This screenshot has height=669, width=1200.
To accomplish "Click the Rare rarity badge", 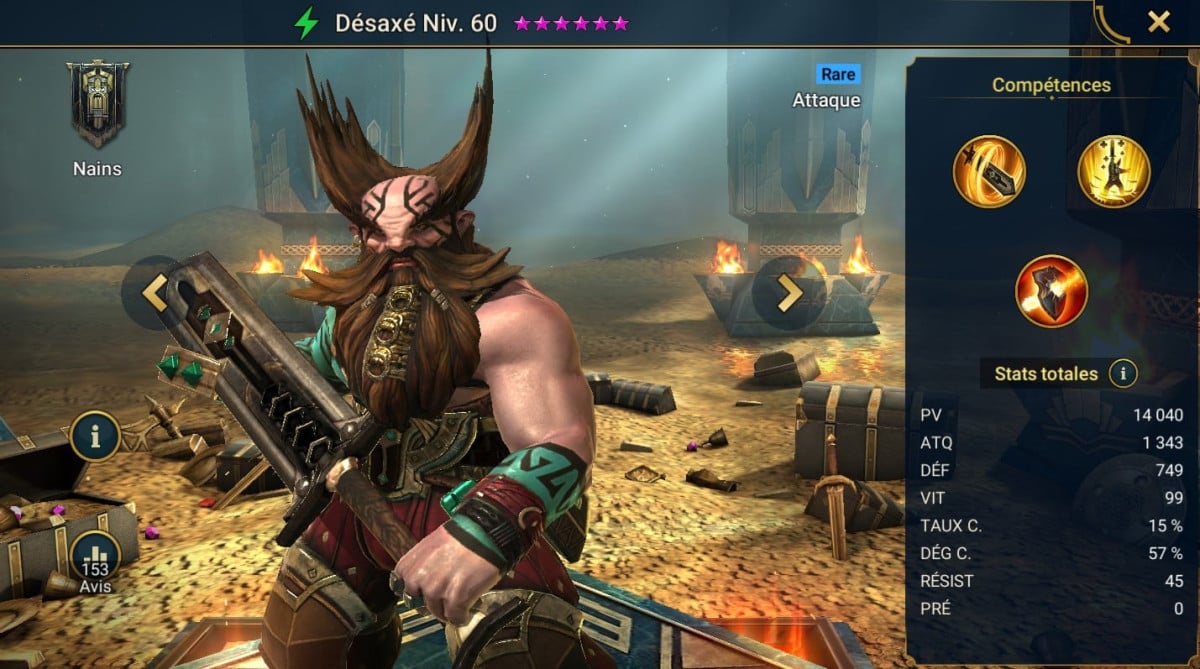I will pos(837,74).
